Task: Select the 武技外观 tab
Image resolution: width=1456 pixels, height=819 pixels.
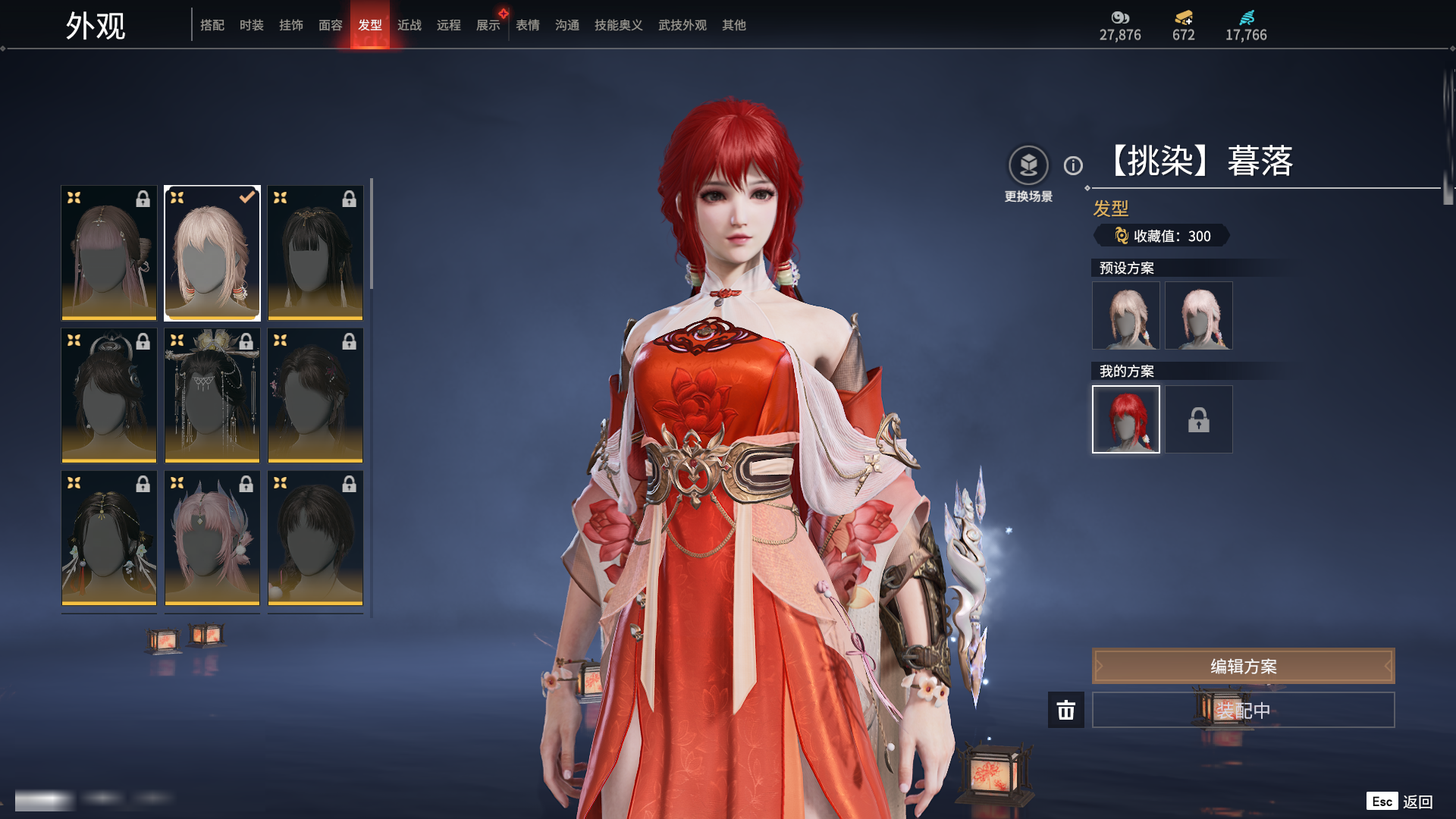Action: pyautogui.click(x=682, y=25)
